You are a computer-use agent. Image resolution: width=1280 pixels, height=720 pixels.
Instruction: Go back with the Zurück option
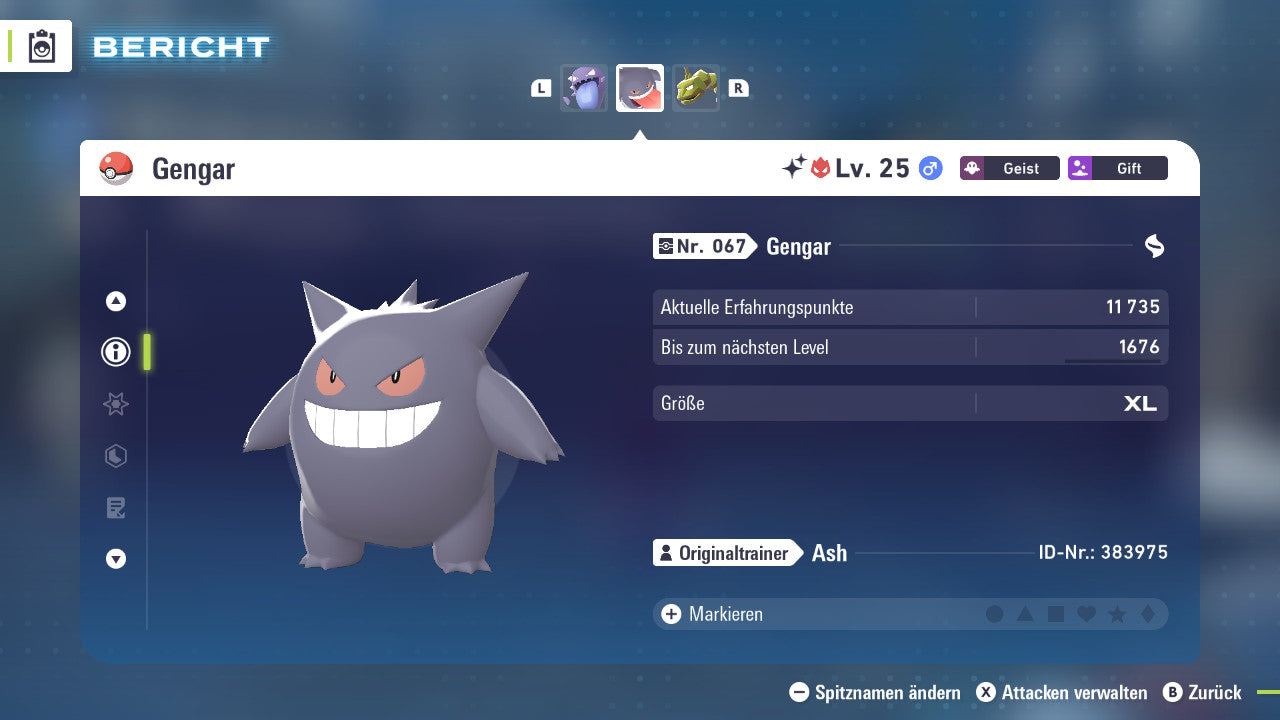[1202, 692]
